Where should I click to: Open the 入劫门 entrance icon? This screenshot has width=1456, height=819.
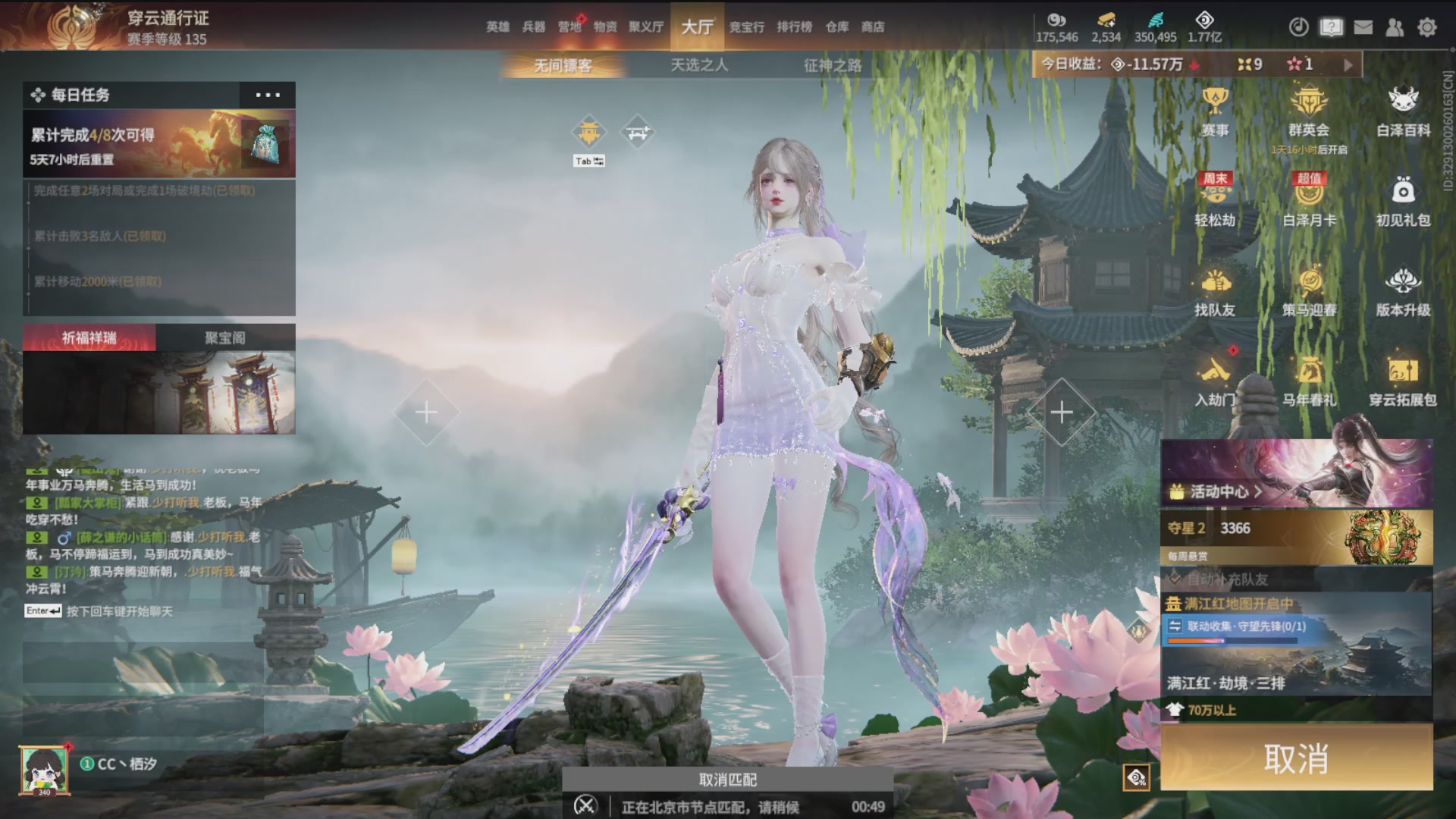pos(1216,378)
